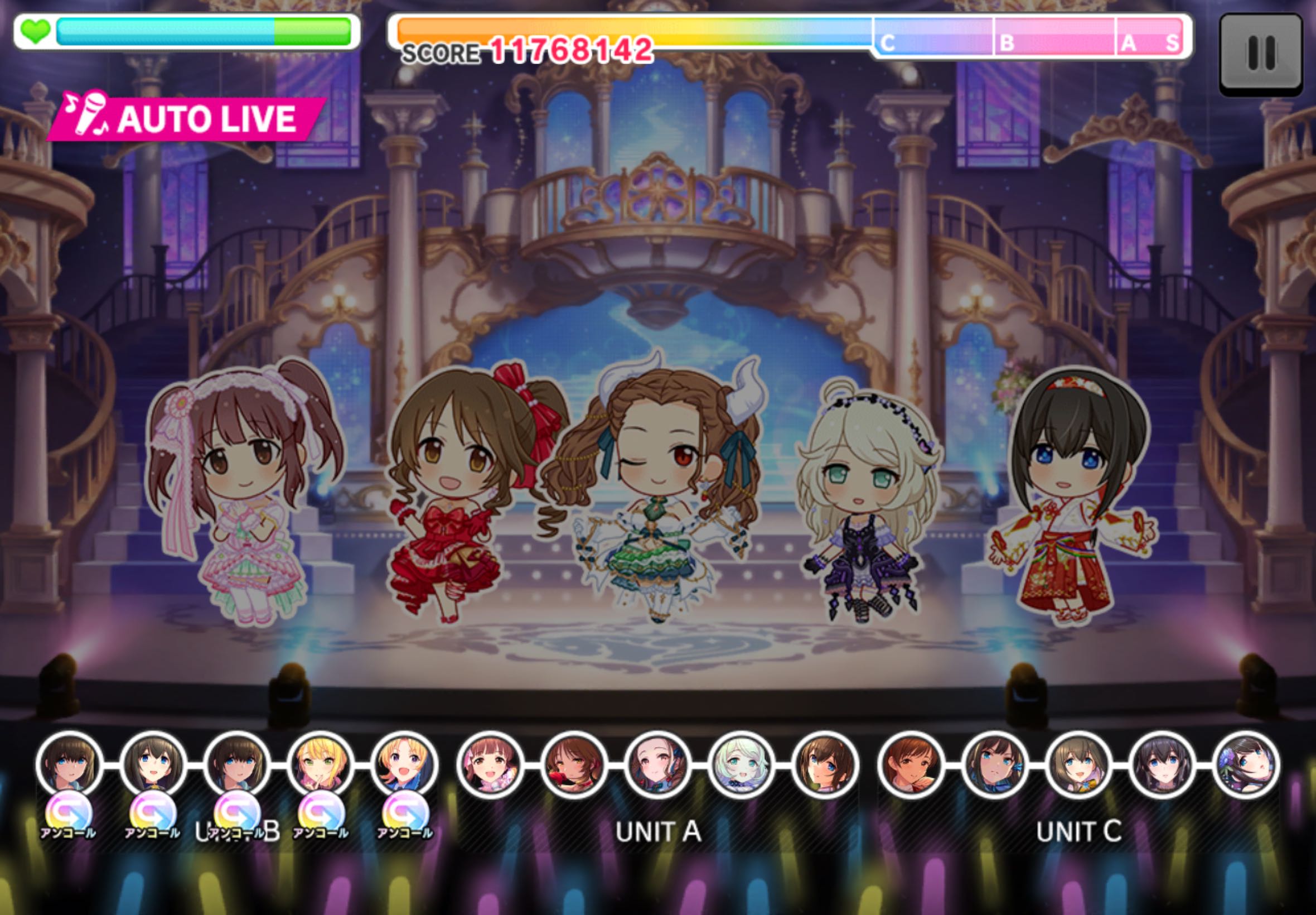Image resolution: width=1316 pixels, height=915 pixels.
Task: Pick the mint-haired idol portrait
Action: pyautogui.click(x=741, y=764)
